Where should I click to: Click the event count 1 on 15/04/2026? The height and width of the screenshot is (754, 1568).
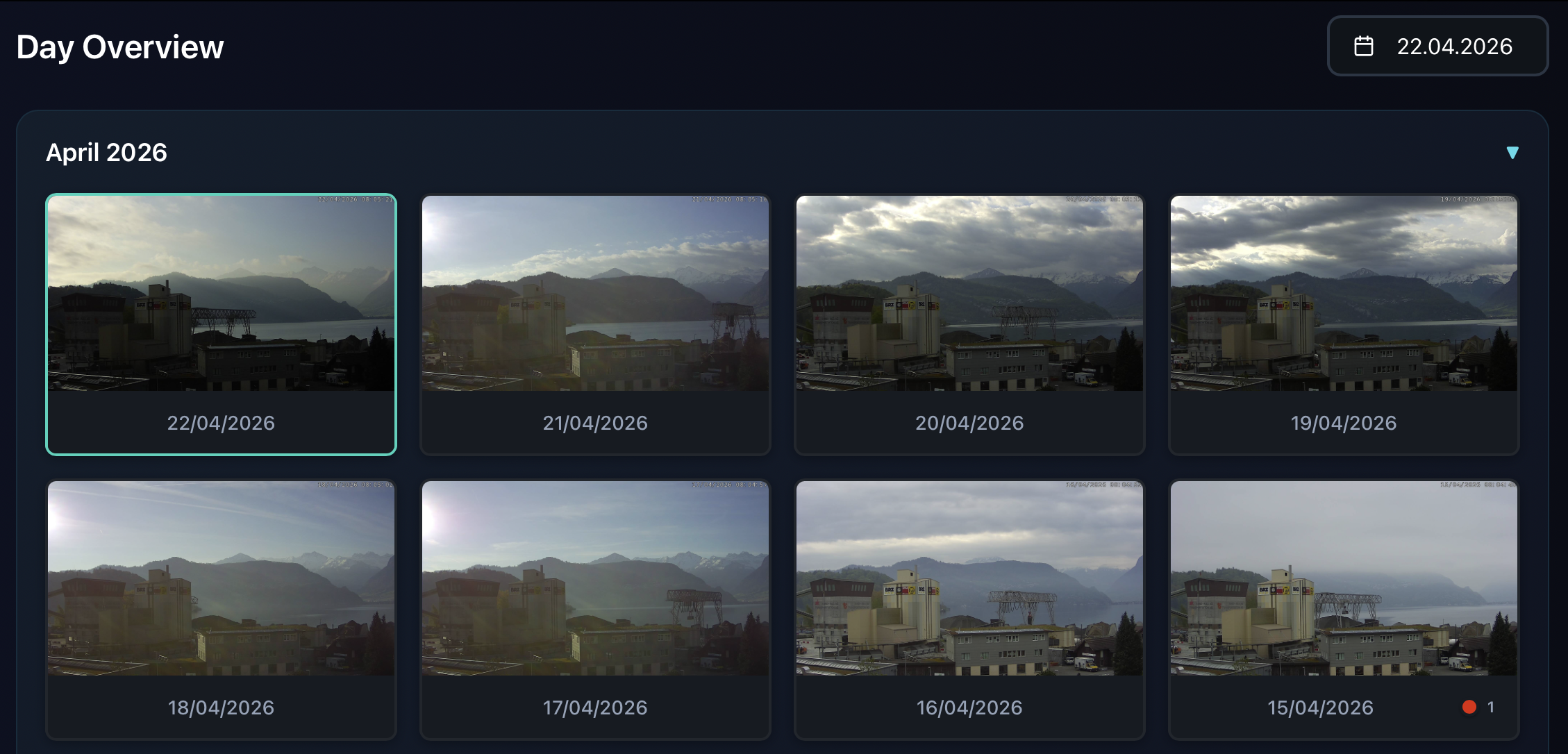pyautogui.click(x=1490, y=707)
